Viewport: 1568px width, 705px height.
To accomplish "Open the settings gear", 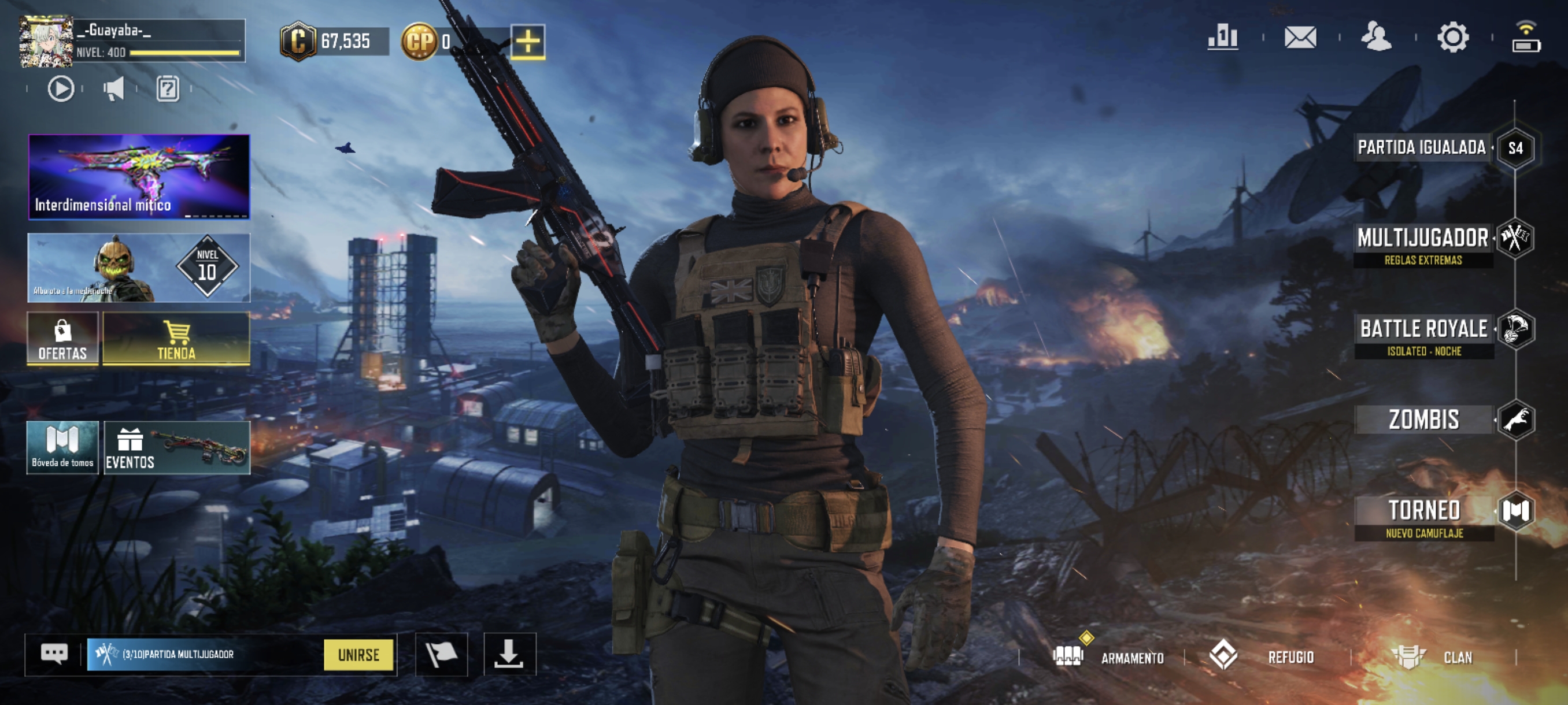I will [1452, 38].
